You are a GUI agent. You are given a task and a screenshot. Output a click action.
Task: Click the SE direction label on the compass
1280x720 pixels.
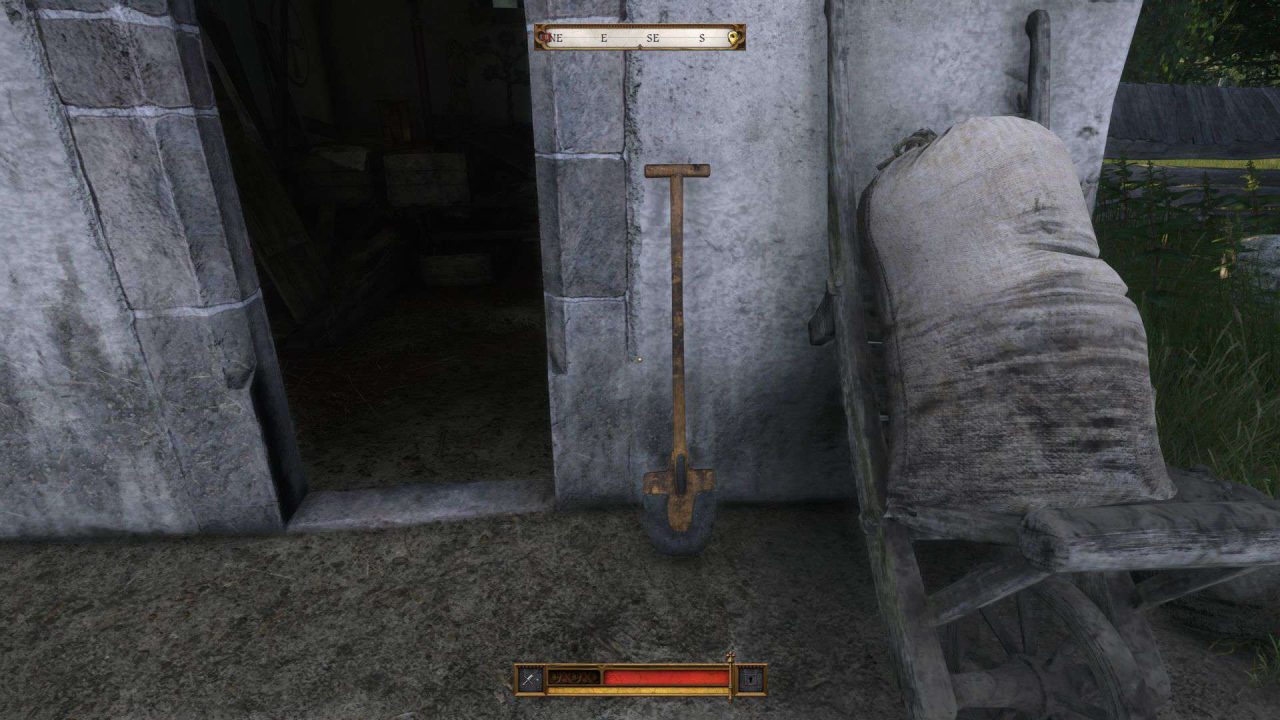[654, 36]
